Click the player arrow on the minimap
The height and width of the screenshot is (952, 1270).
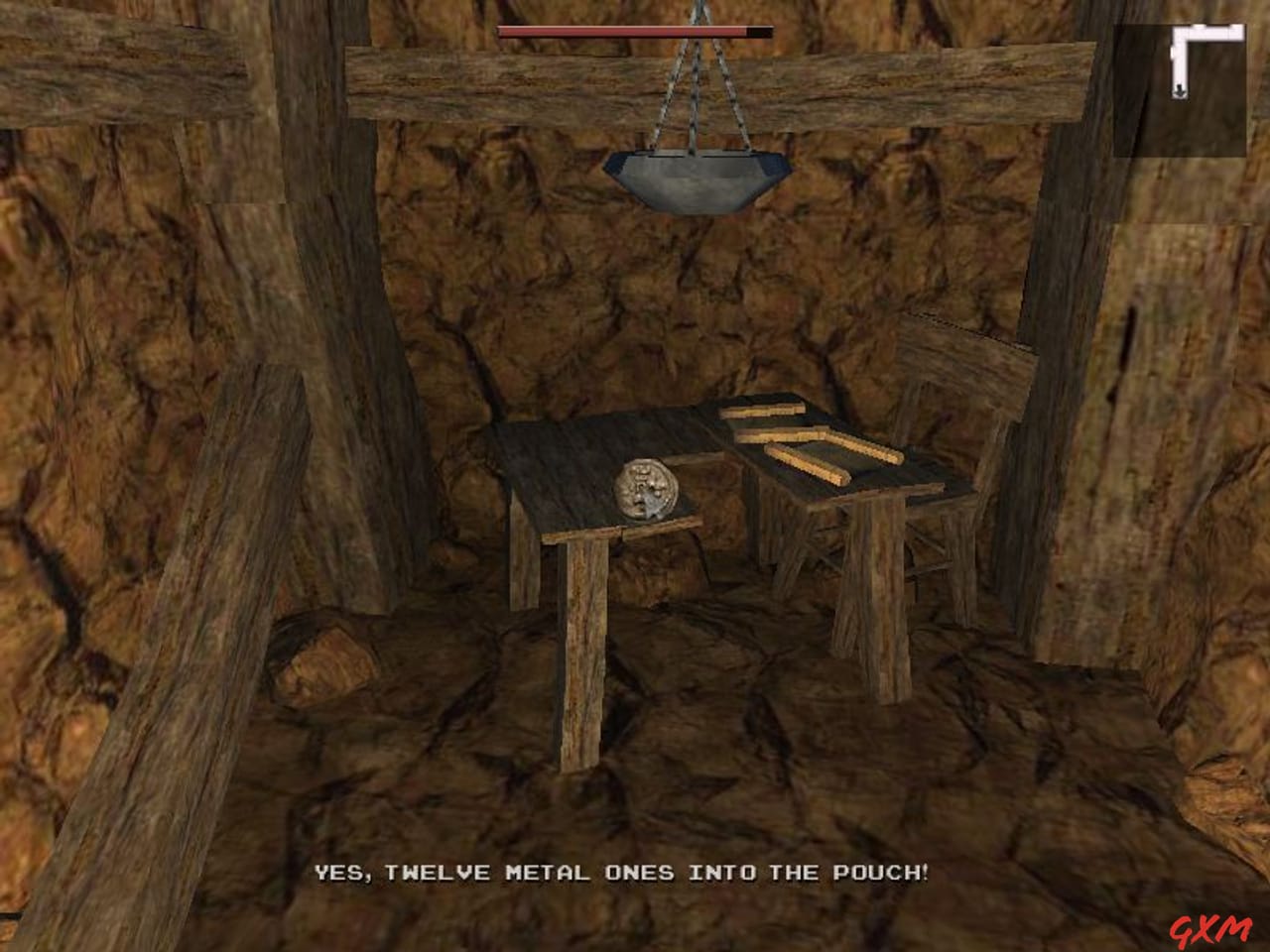[1179, 89]
